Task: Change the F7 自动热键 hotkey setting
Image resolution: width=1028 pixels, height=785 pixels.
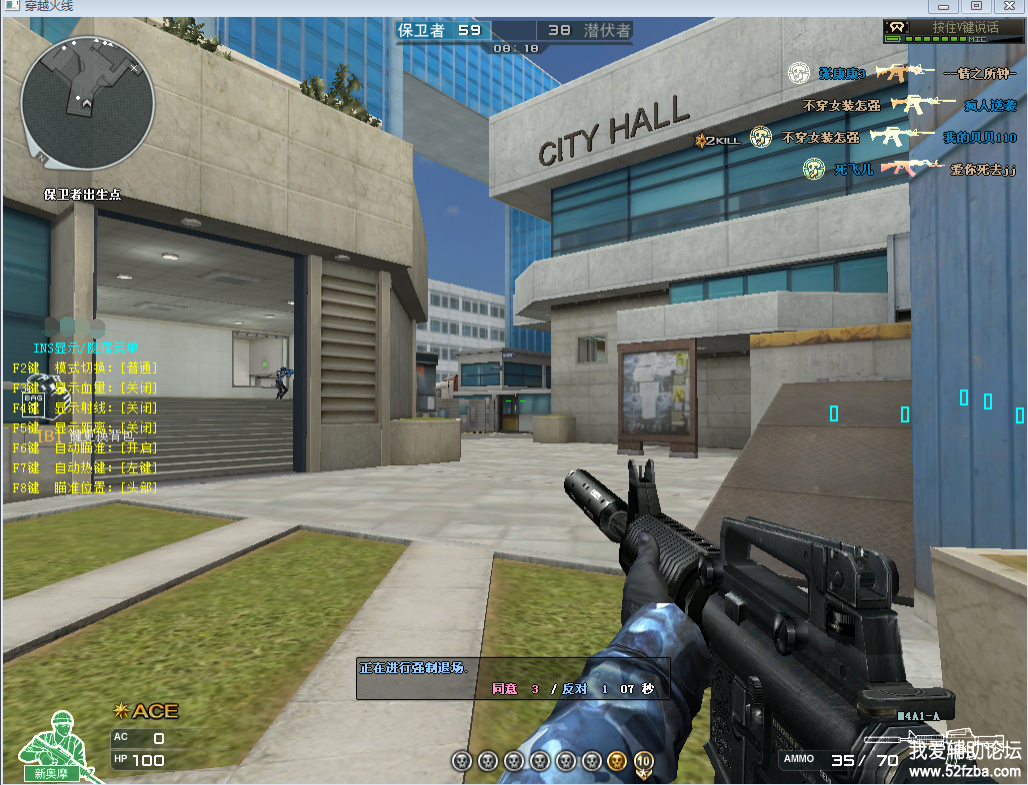Action: [x=85, y=468]
